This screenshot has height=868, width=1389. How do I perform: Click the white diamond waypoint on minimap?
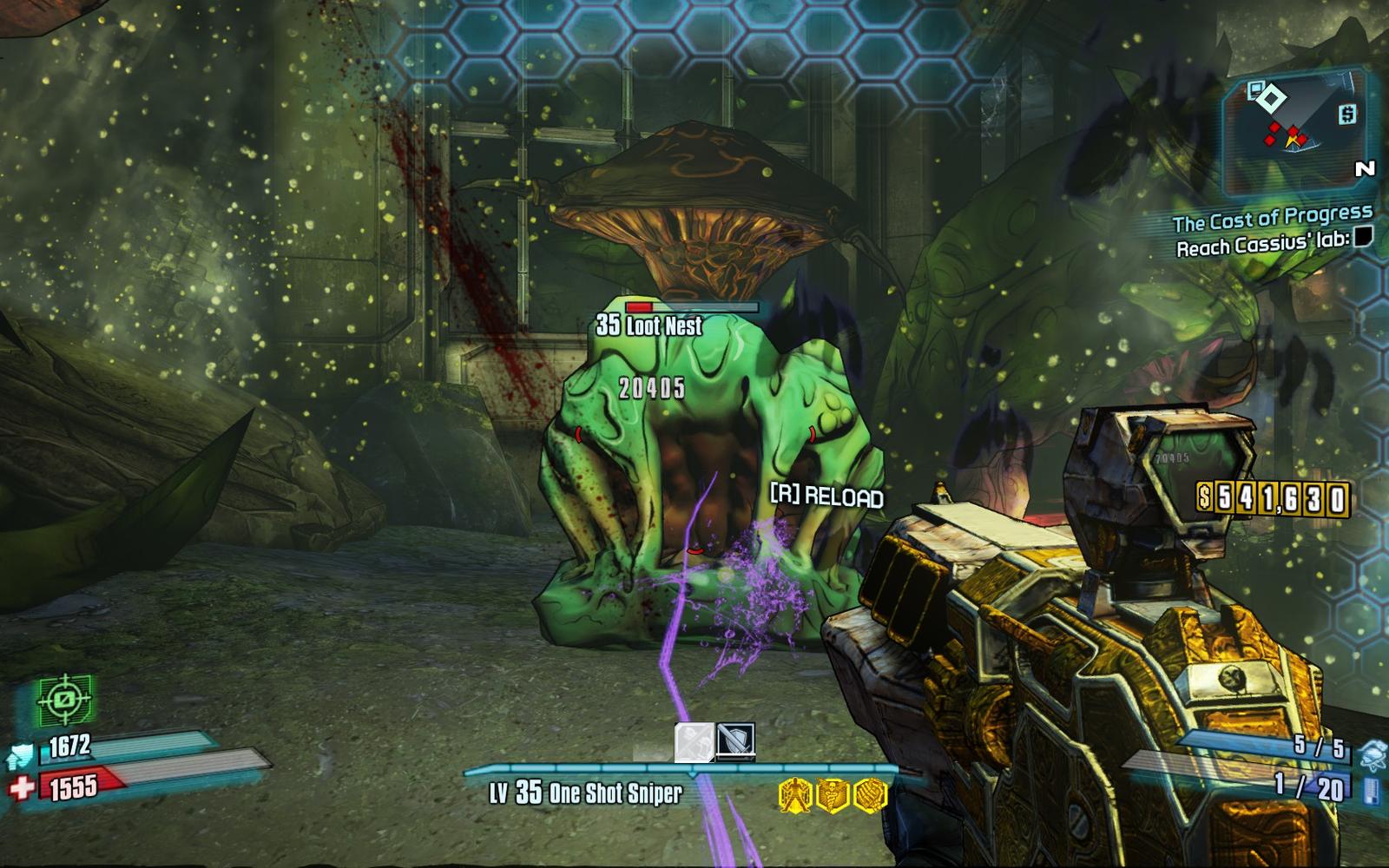click(x=1272, y=101)
